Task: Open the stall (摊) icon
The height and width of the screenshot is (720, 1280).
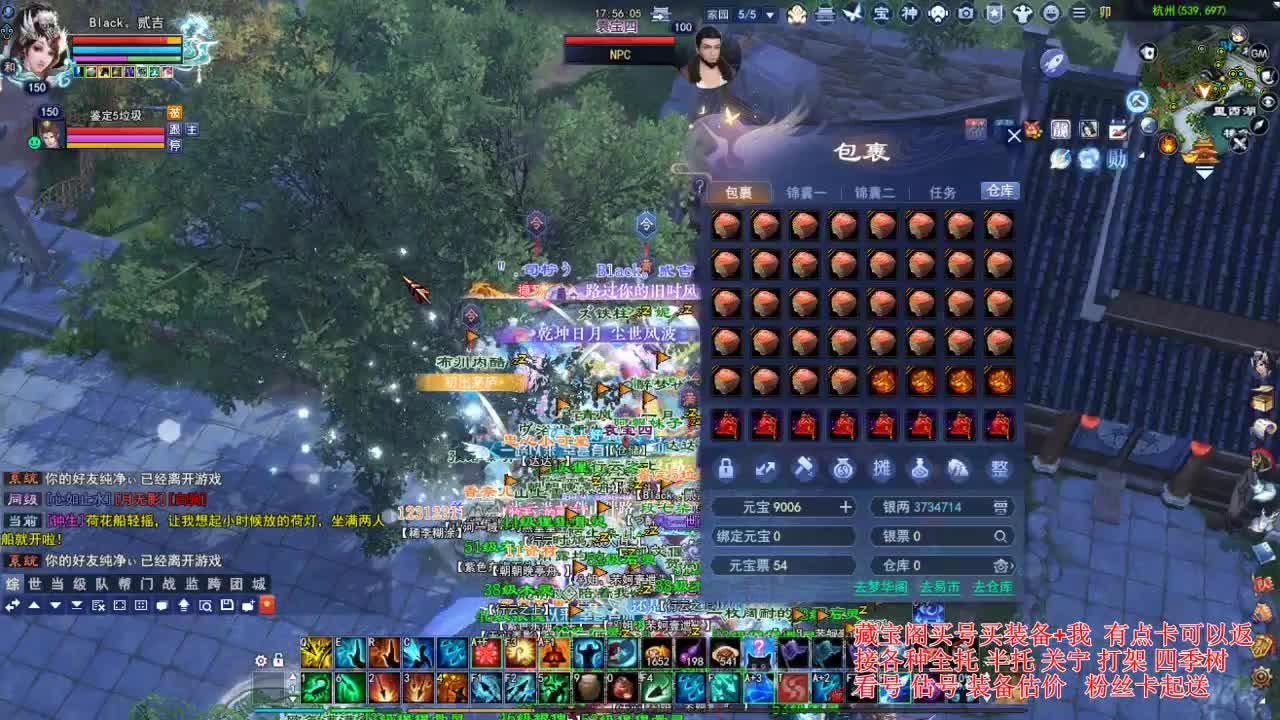Action: click(x=882, y=468)
